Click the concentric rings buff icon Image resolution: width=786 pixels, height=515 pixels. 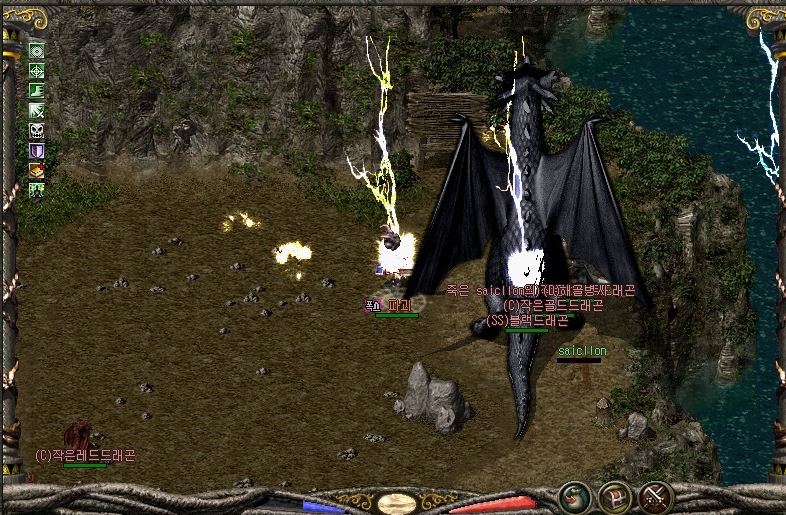37,51
